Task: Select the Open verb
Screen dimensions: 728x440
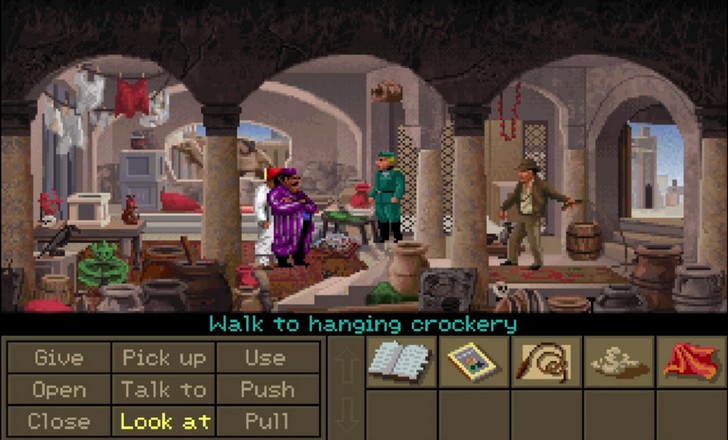Action: [59, 389]
